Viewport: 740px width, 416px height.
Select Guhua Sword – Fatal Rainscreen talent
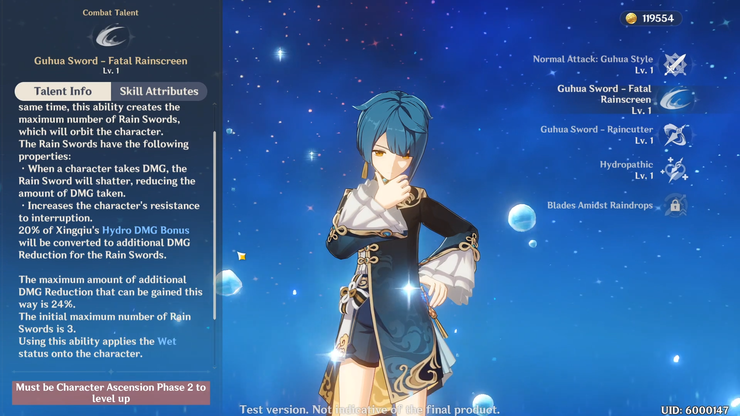click(x=675, y=99)
